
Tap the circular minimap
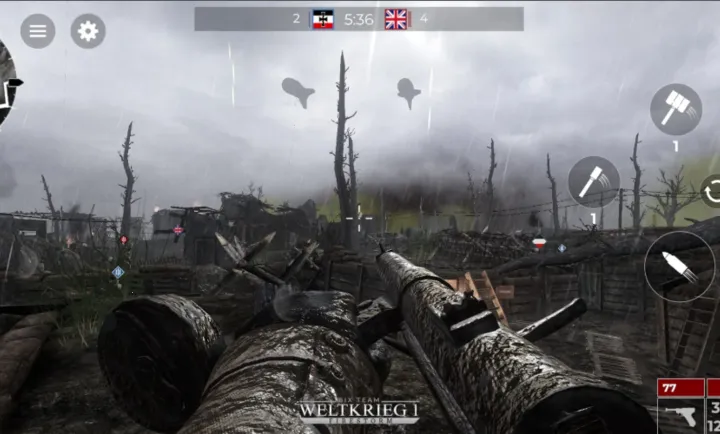click(x=6, y=85)
